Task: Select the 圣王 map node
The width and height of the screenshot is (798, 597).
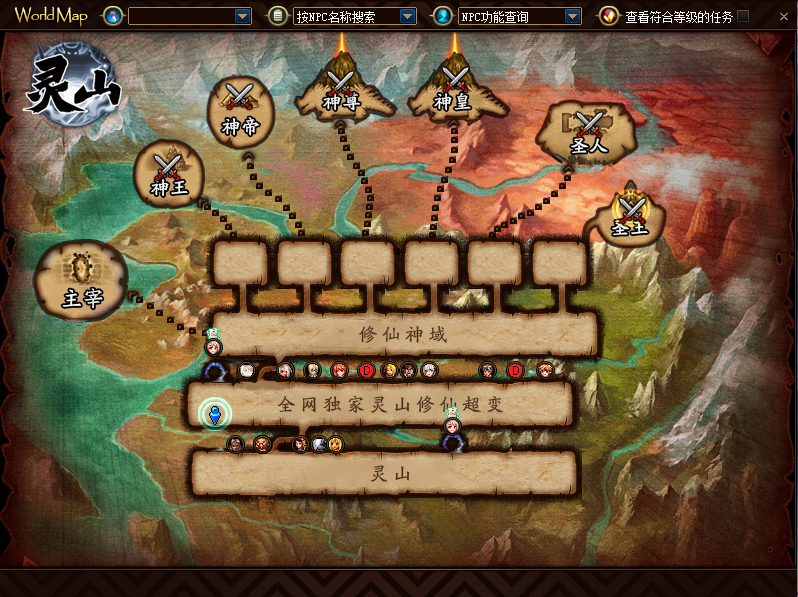Action: click(x=630, y=216)
